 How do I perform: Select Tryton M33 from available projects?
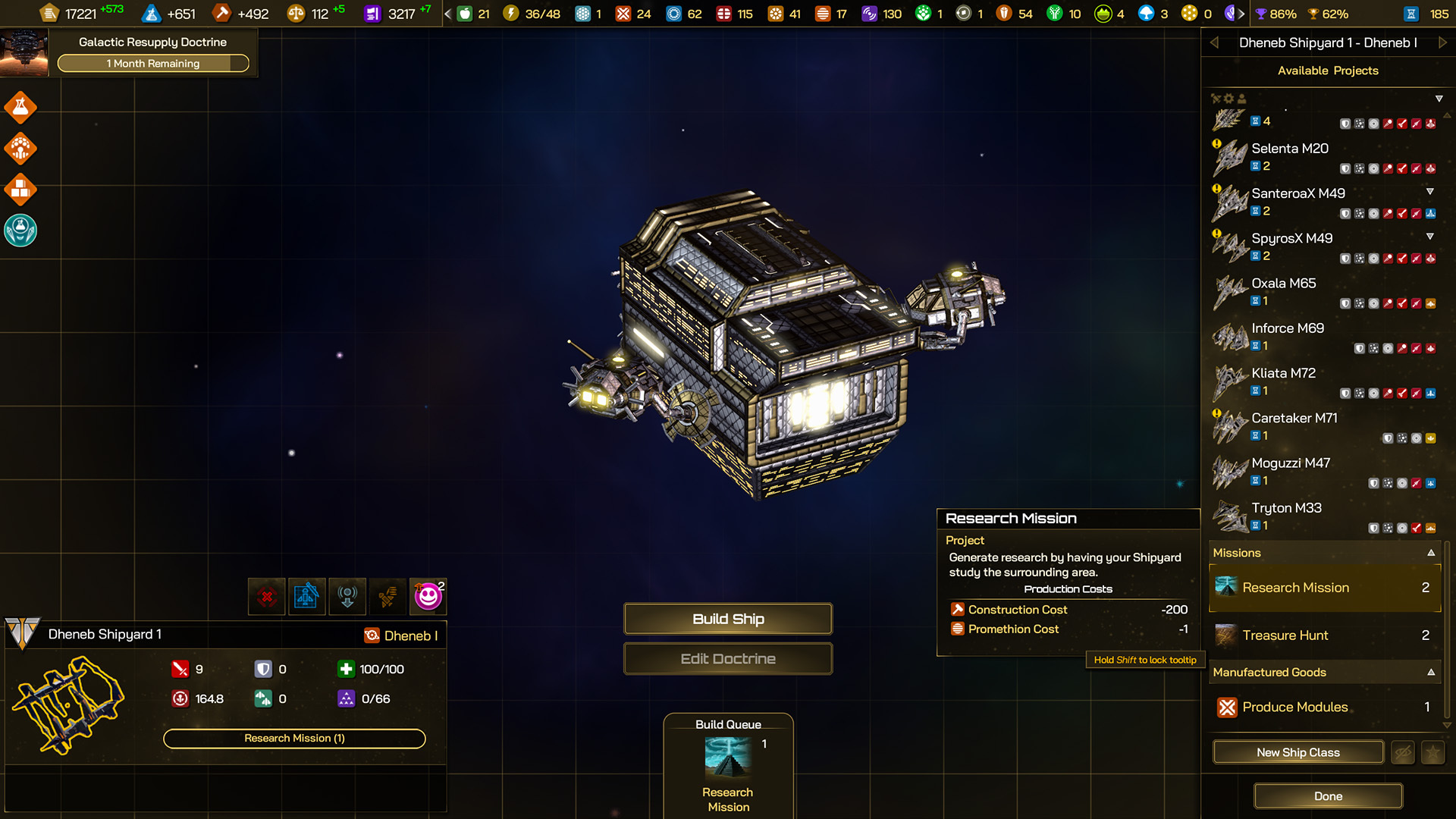1286,508
